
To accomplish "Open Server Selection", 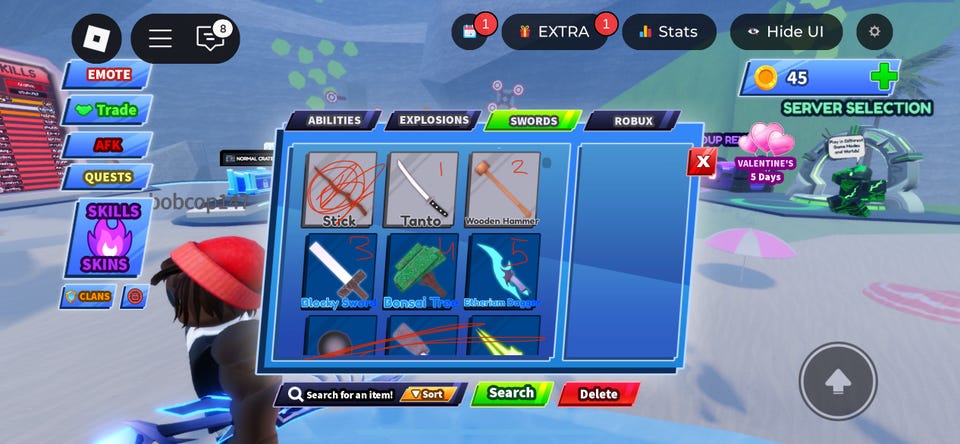I will (857, 108).
